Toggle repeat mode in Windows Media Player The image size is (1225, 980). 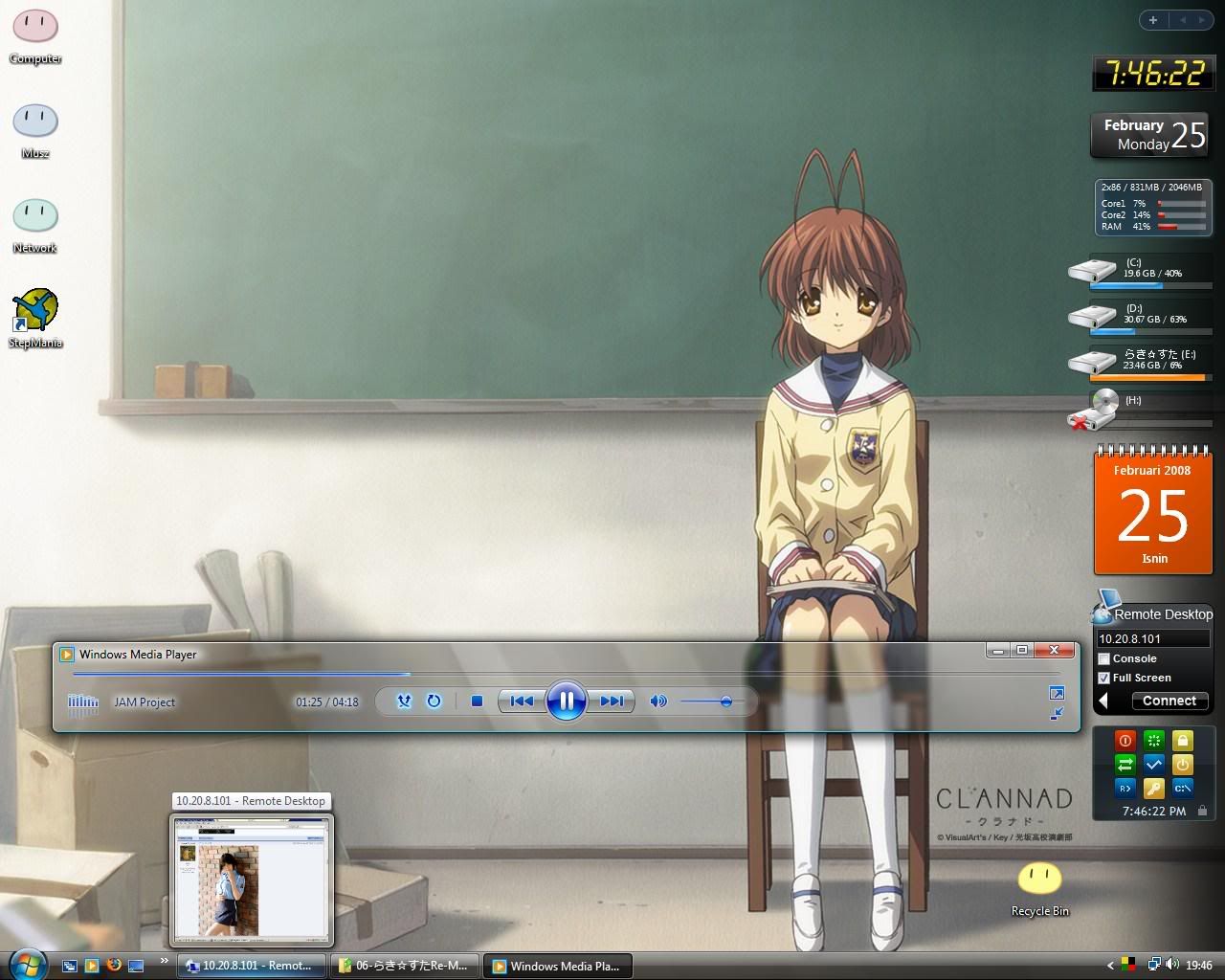(434, 702)
